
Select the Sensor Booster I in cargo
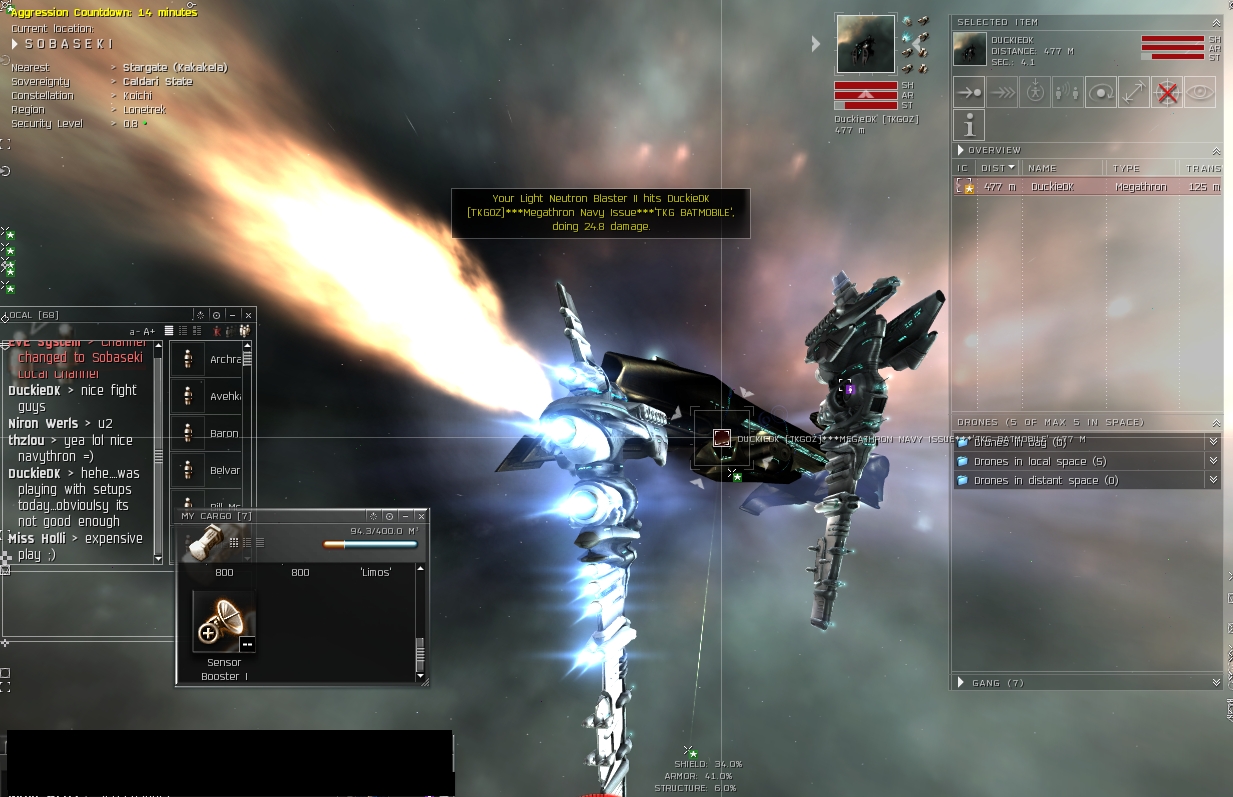[223, 622]
